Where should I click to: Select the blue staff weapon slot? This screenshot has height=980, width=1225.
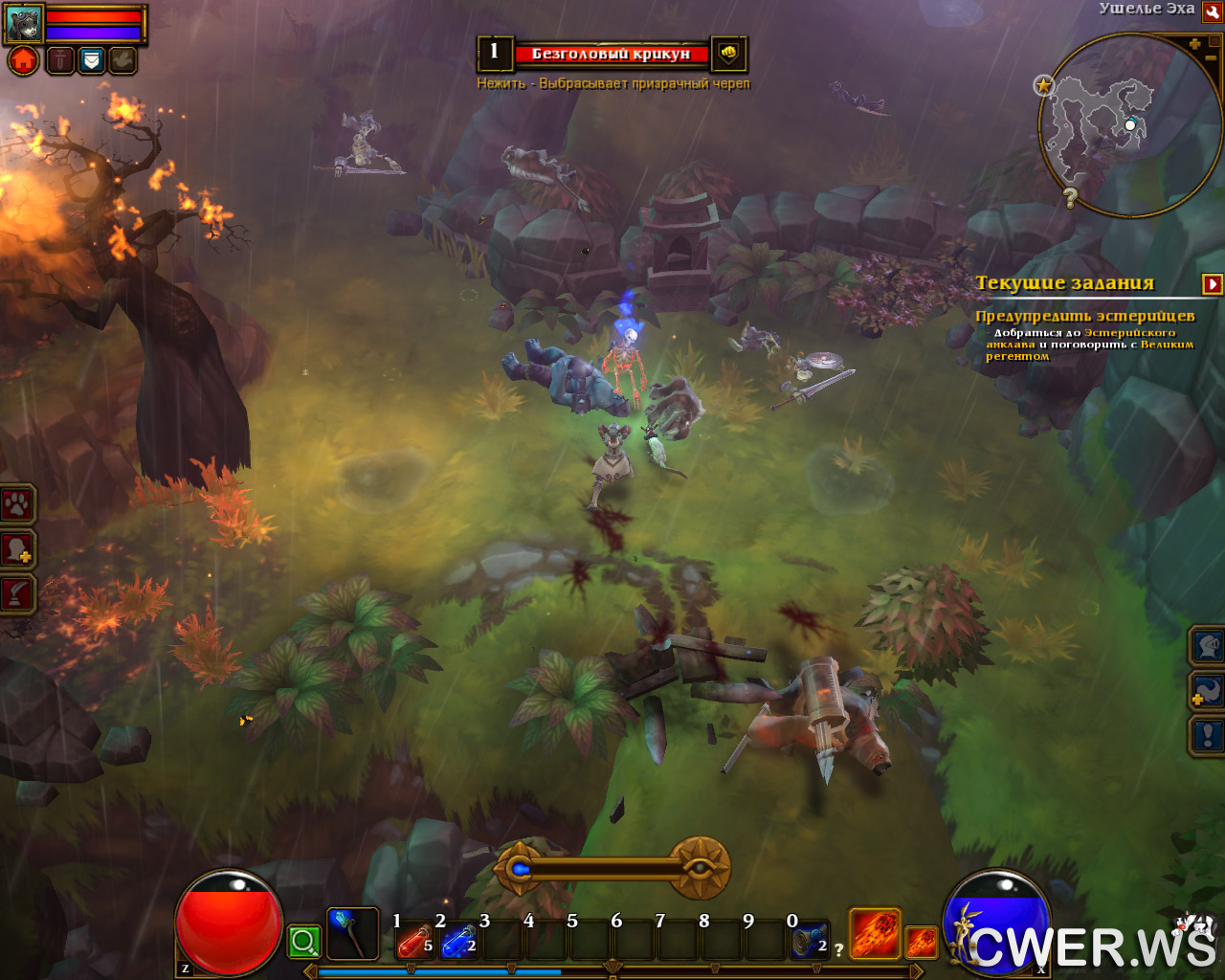click(351, 933)
